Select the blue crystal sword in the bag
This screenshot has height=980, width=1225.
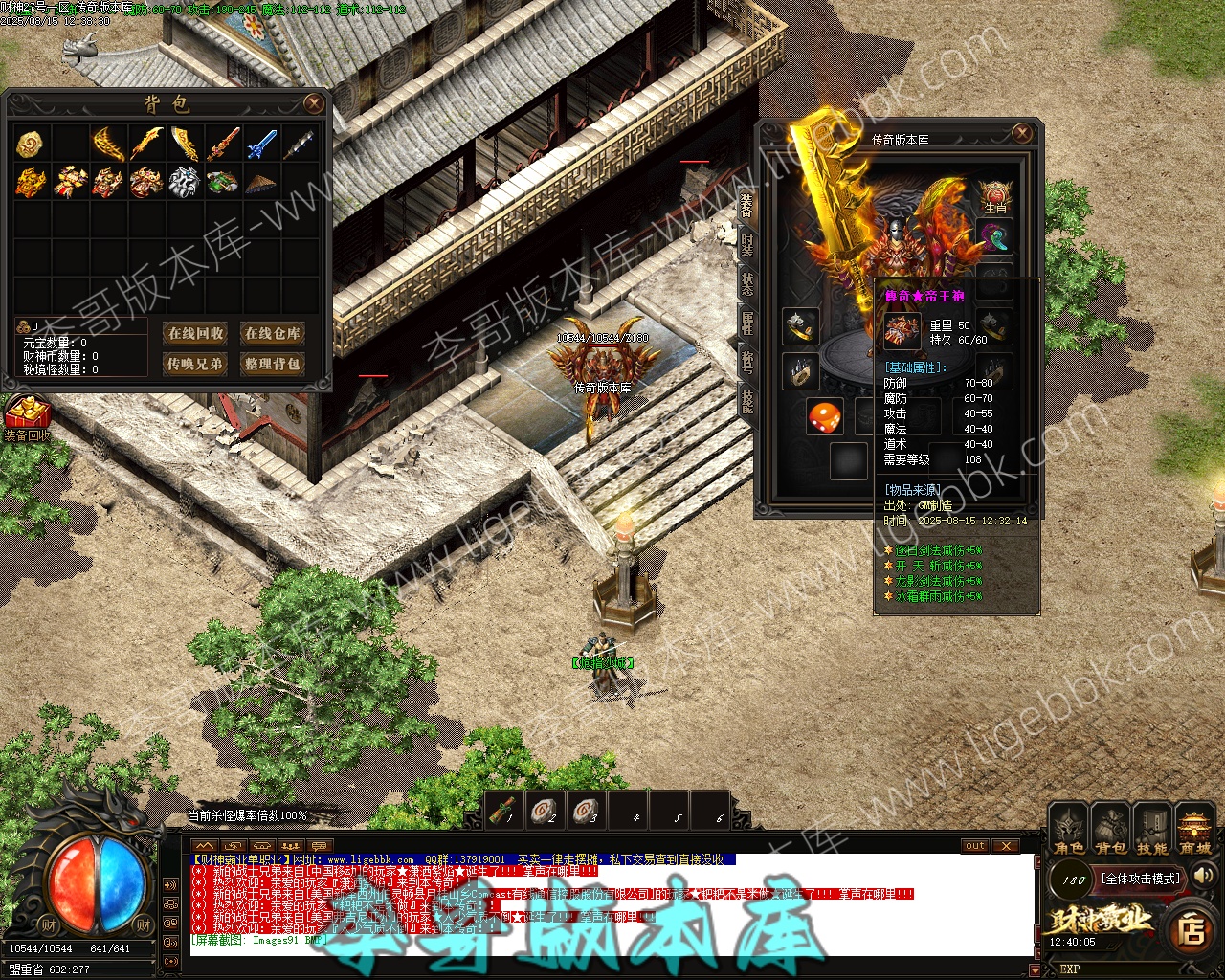(x=260, y=145)
